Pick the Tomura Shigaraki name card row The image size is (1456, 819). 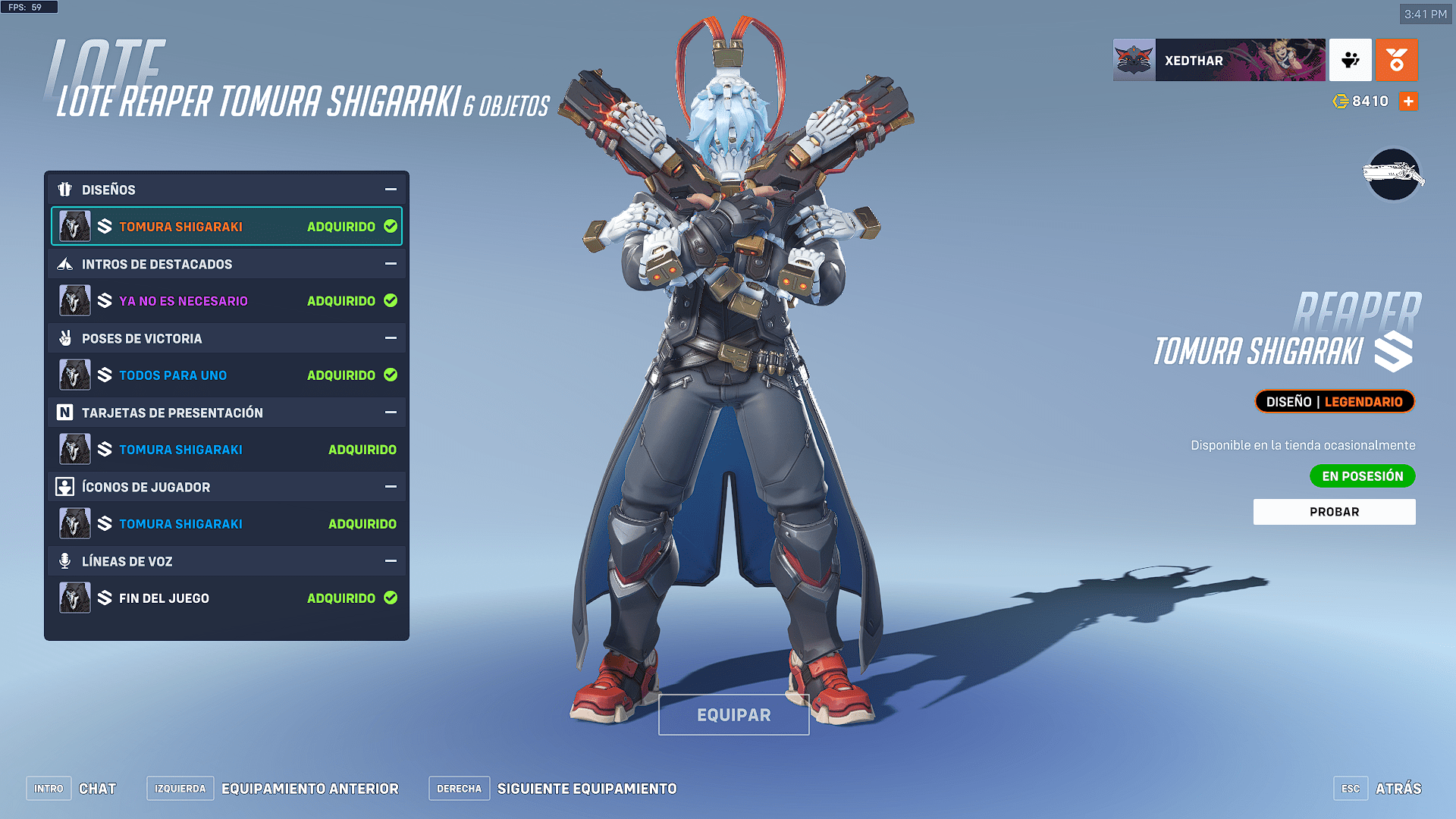pos(226,450)
